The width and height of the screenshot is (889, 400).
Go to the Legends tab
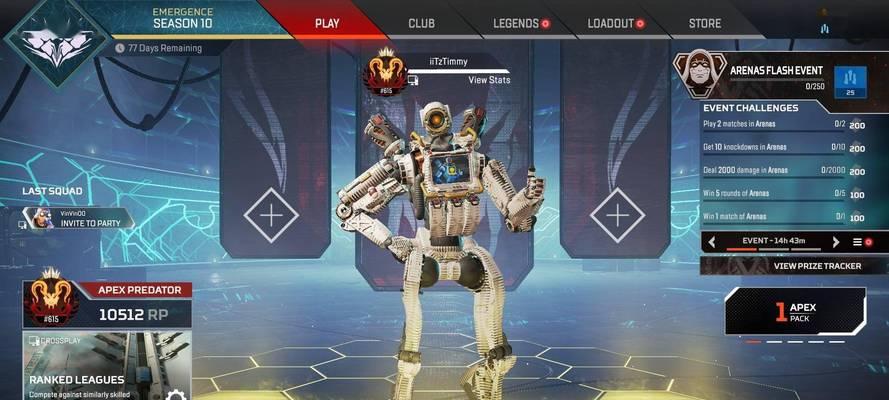[516, 23]
